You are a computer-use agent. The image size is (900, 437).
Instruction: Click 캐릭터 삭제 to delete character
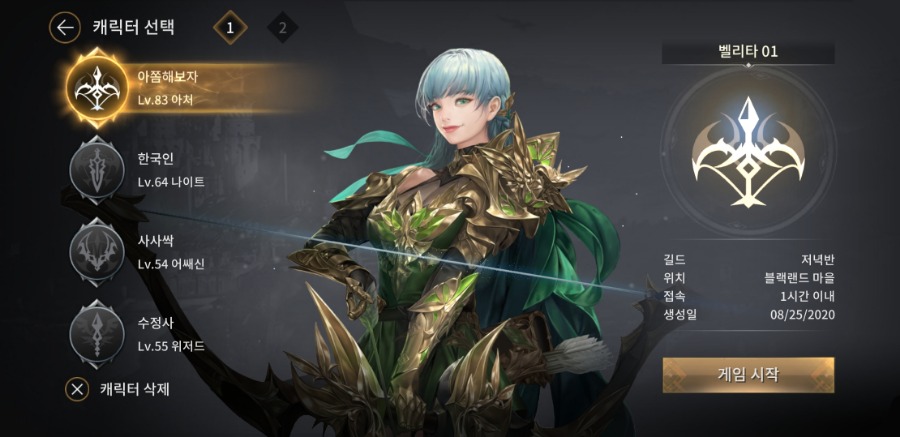coord(118,389)
